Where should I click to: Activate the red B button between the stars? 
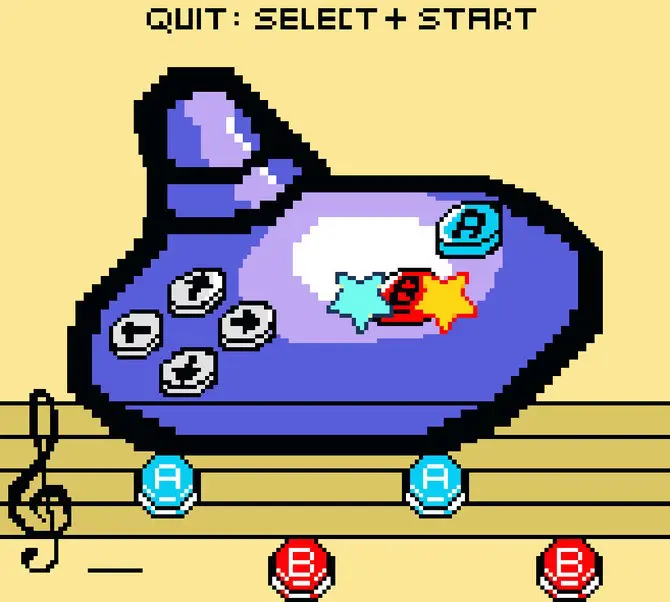click(407, 297)
